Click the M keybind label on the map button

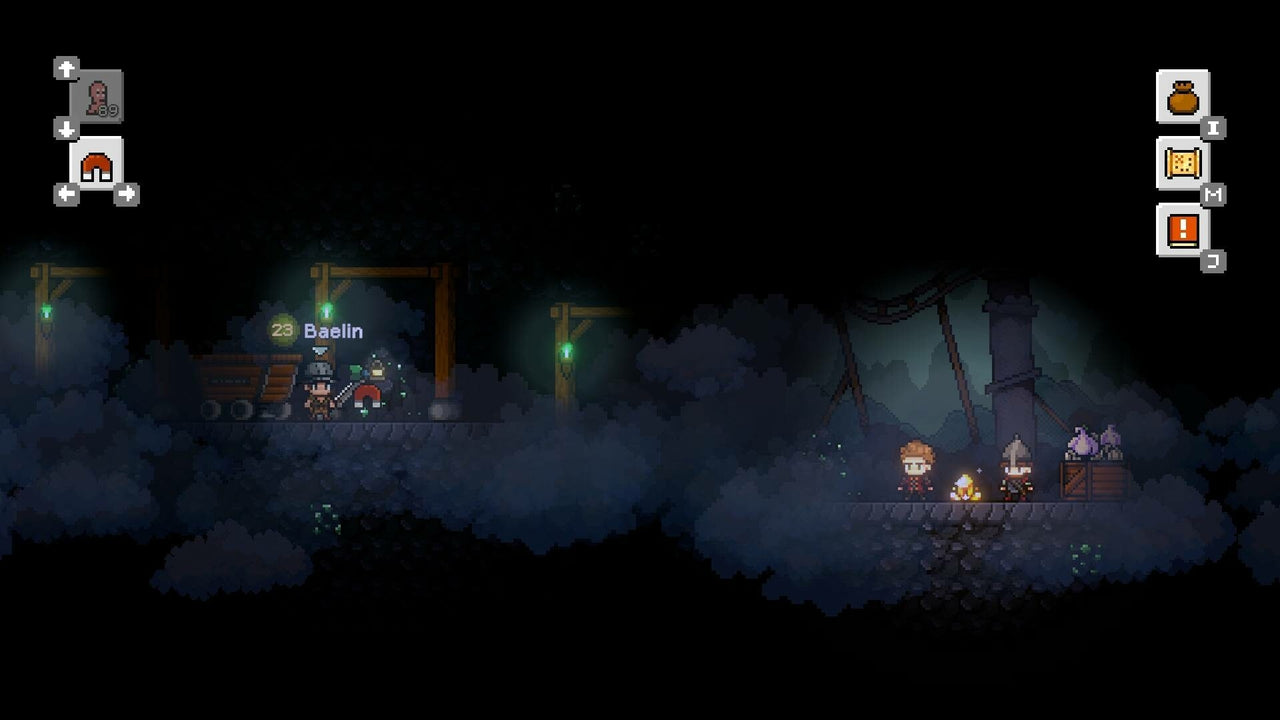click(x=1213, y=194)
